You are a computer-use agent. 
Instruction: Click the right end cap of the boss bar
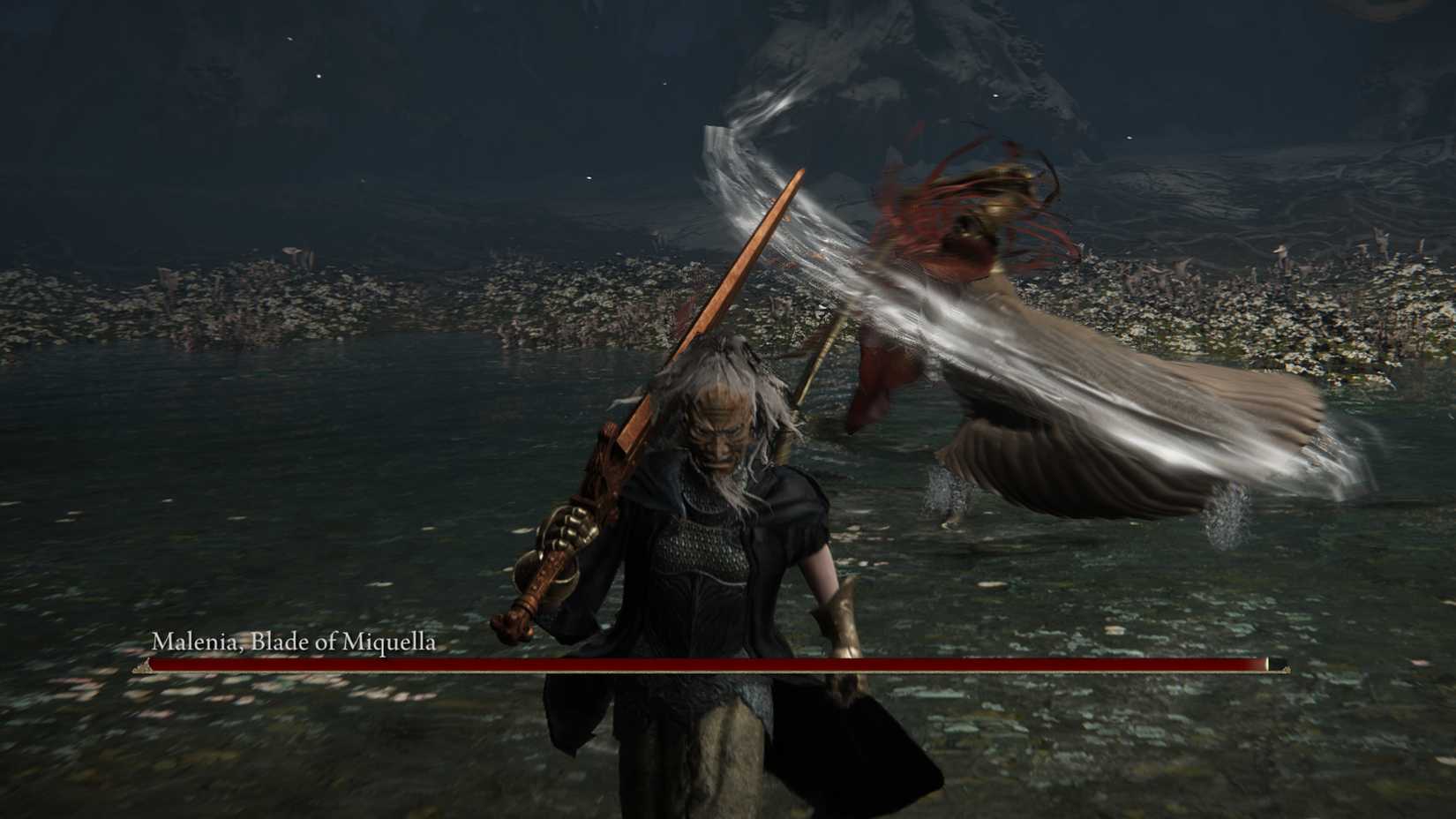1272,665
